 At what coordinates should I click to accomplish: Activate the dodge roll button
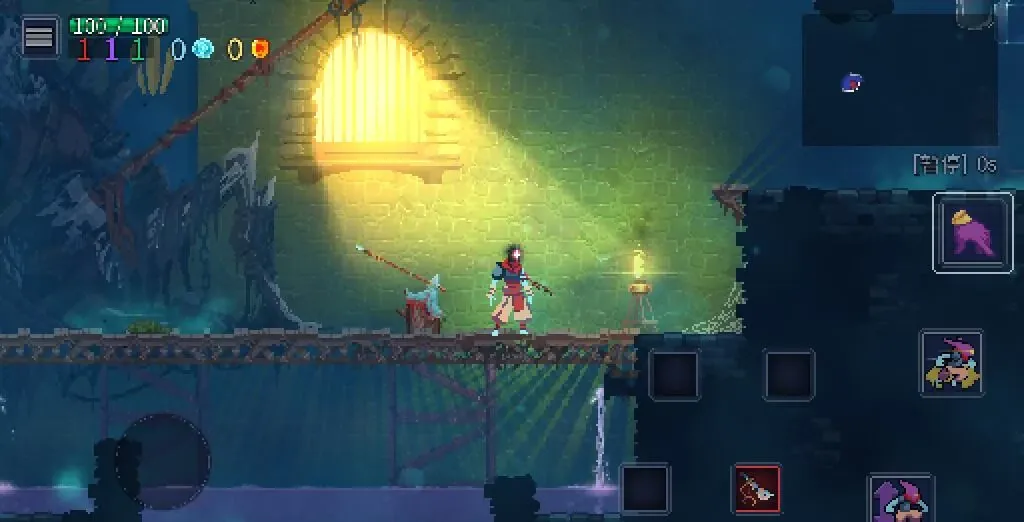[x=951, y=363]
